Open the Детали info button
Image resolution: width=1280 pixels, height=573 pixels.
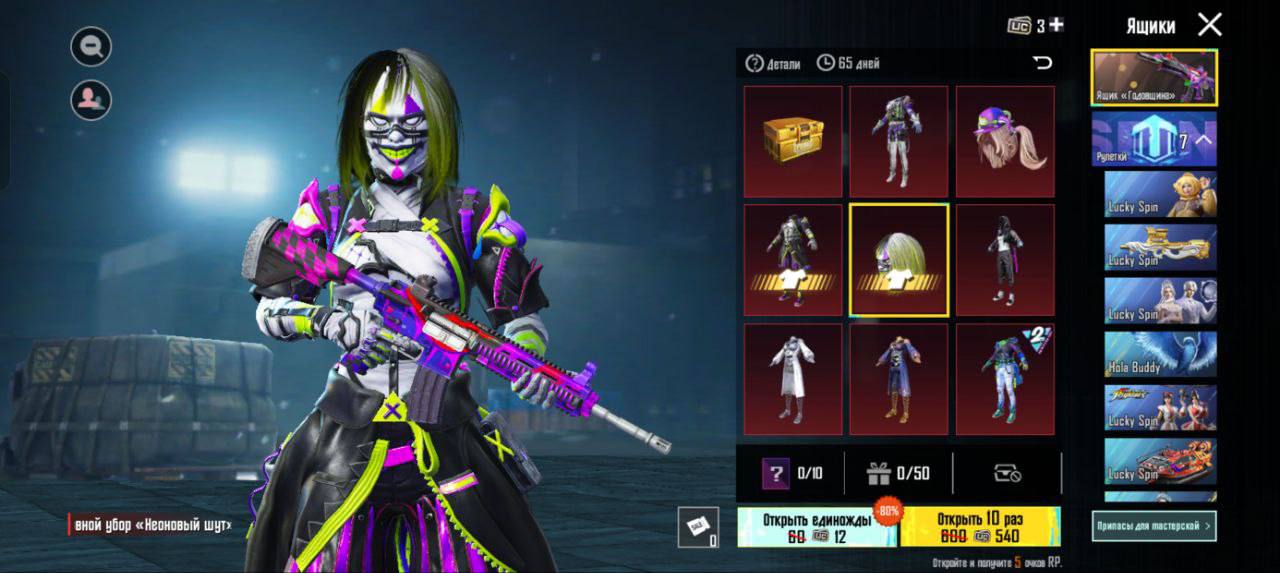click(x=773, y=64)
